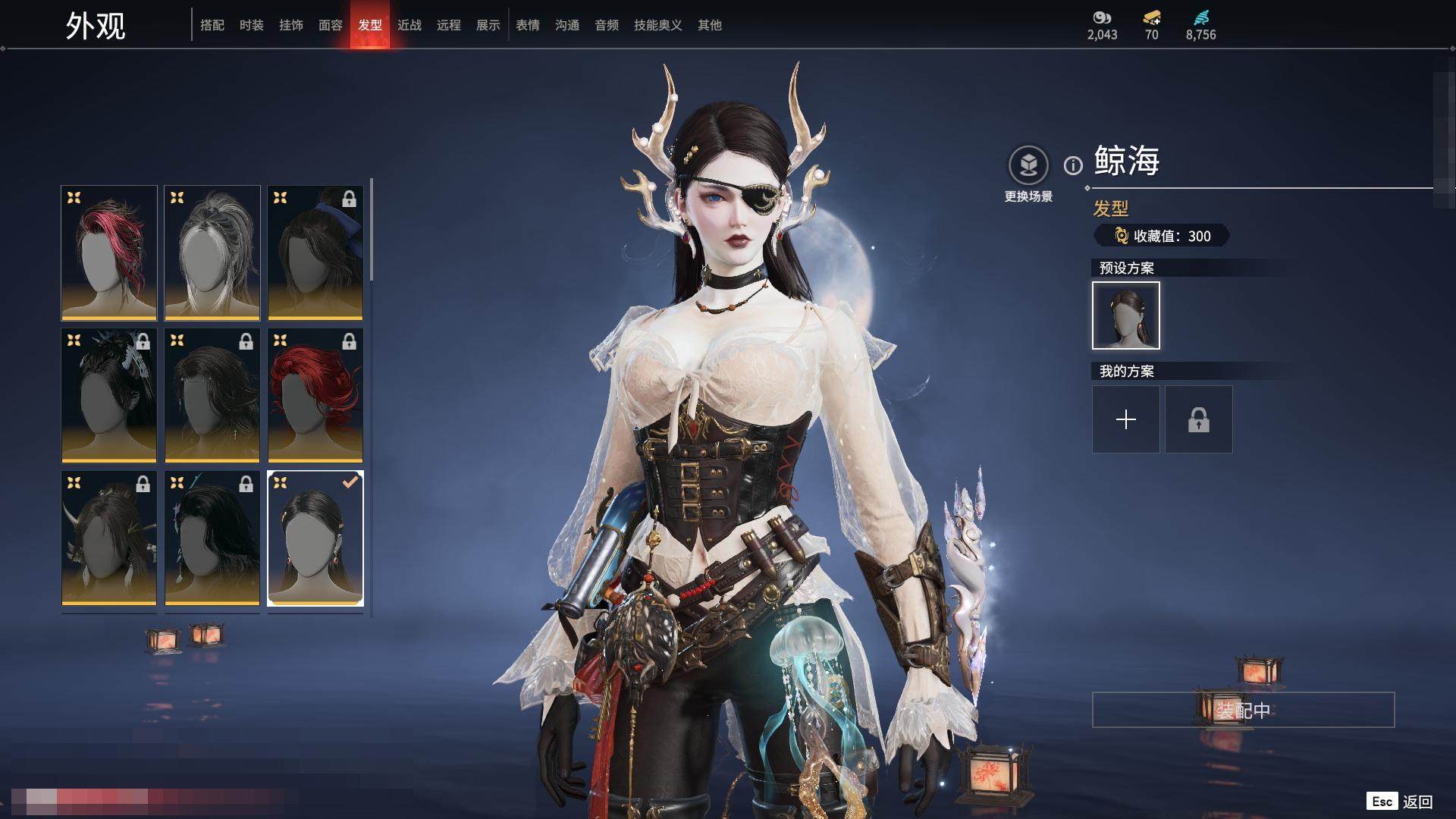The image size is (1456, 819).
Task: Return with the 返回 button
Action: tap(1417, 802)
